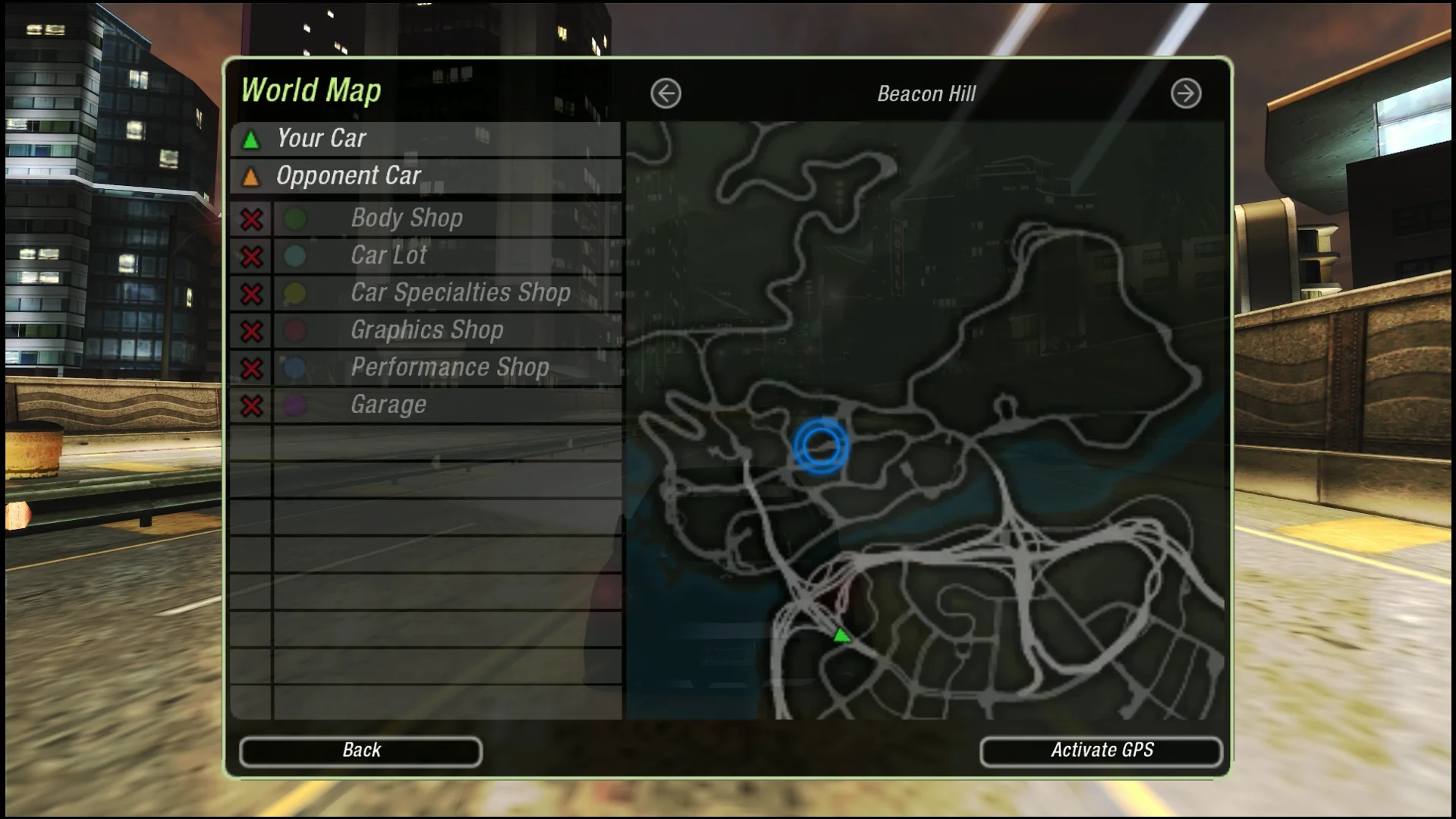Enable the Car Specialties Shop filter
This screenshot has height=819, width=1456.
tap(252, 294)
